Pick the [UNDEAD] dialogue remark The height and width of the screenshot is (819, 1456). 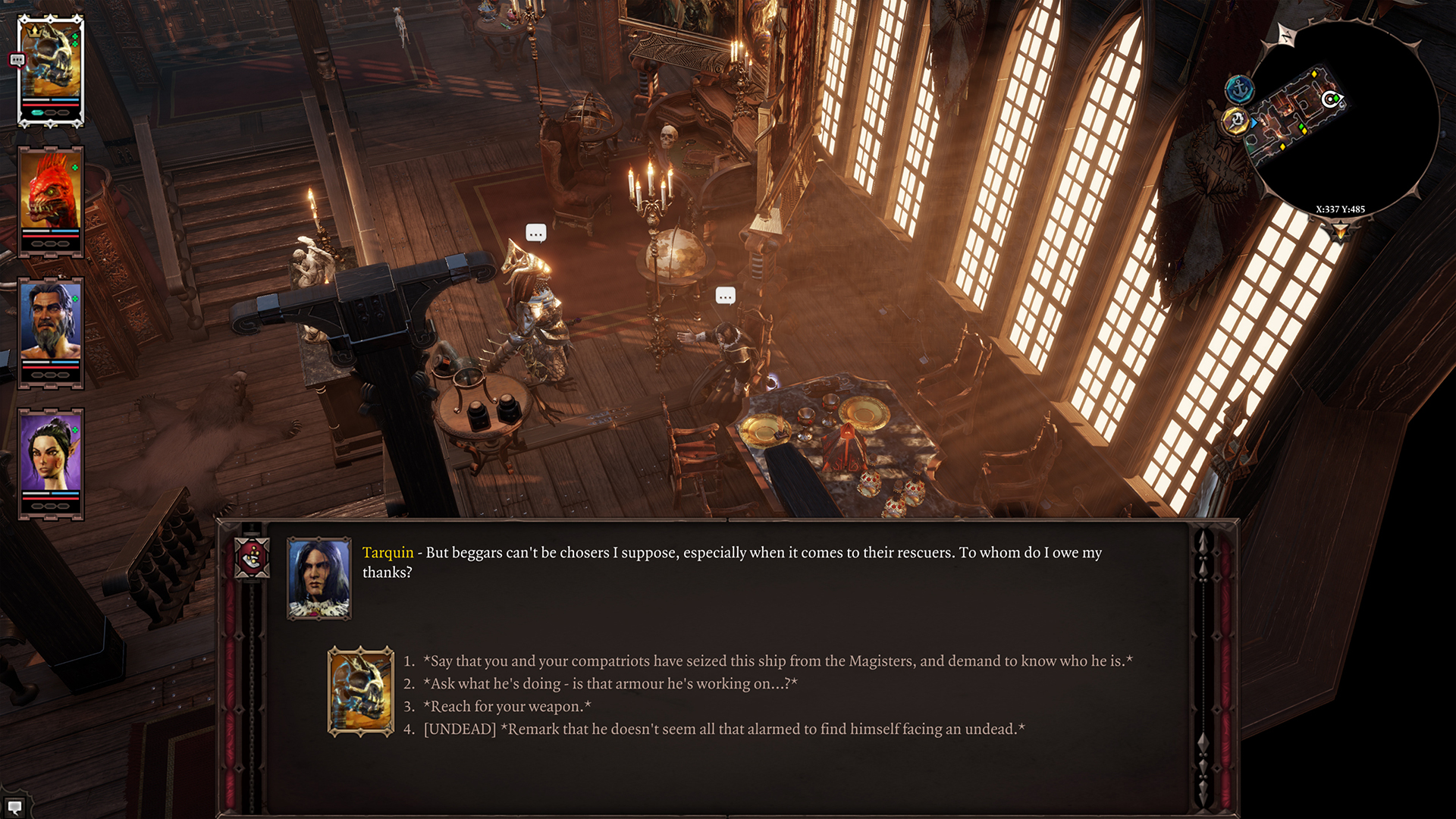coord(724,730)
